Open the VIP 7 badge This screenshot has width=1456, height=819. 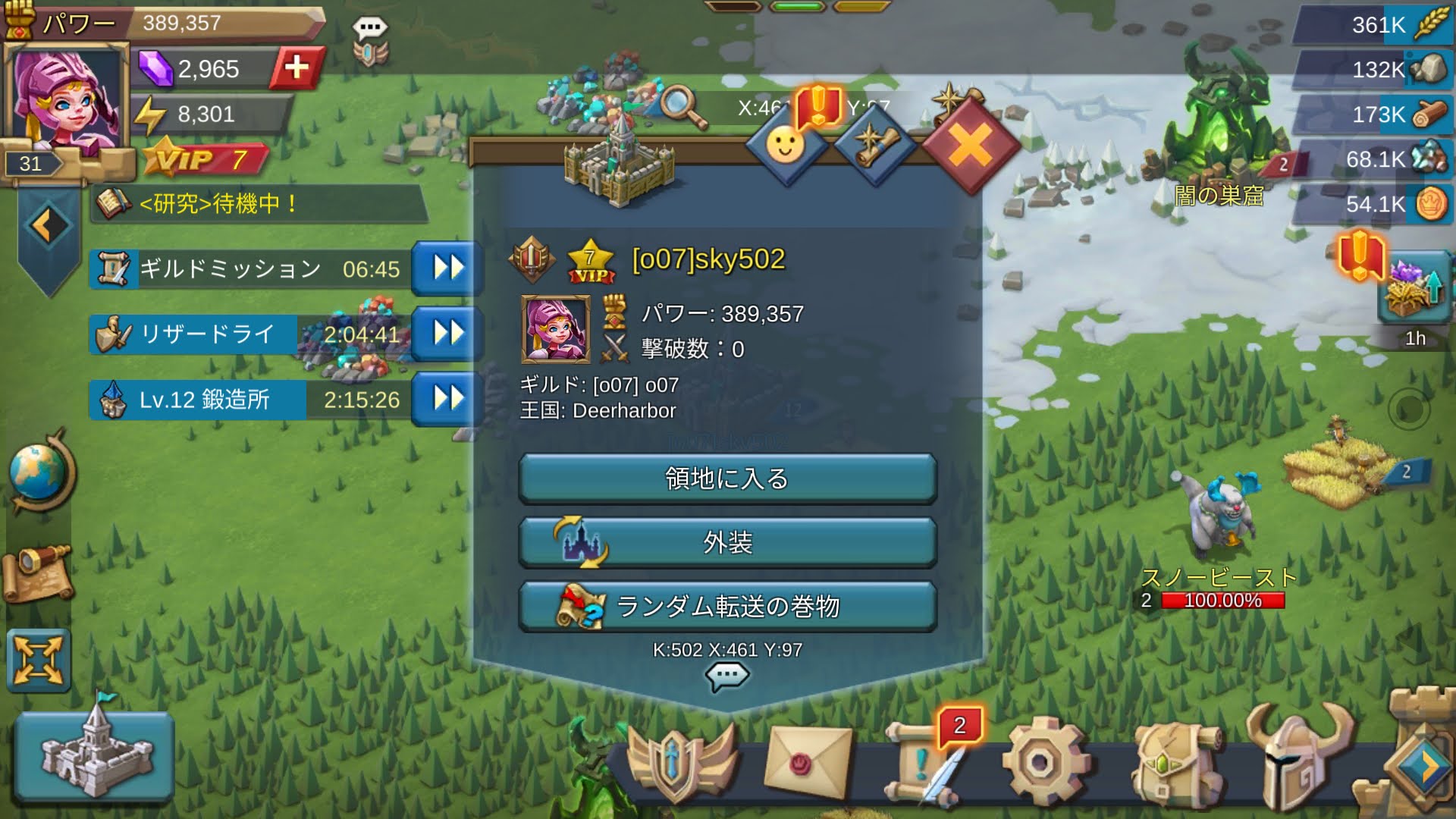point(205,160)
